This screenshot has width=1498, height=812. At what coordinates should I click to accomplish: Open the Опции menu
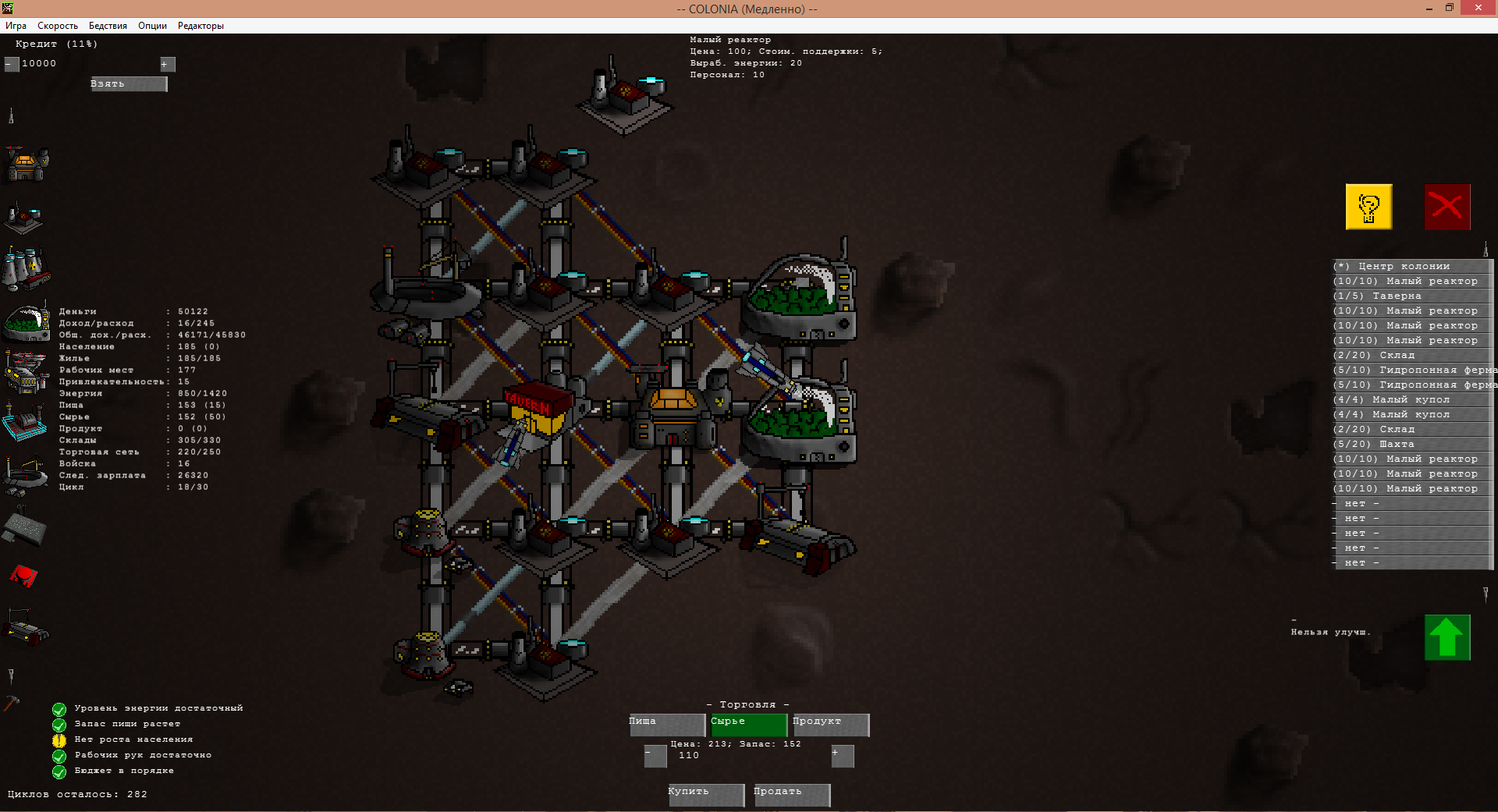[x=152, y=26]
